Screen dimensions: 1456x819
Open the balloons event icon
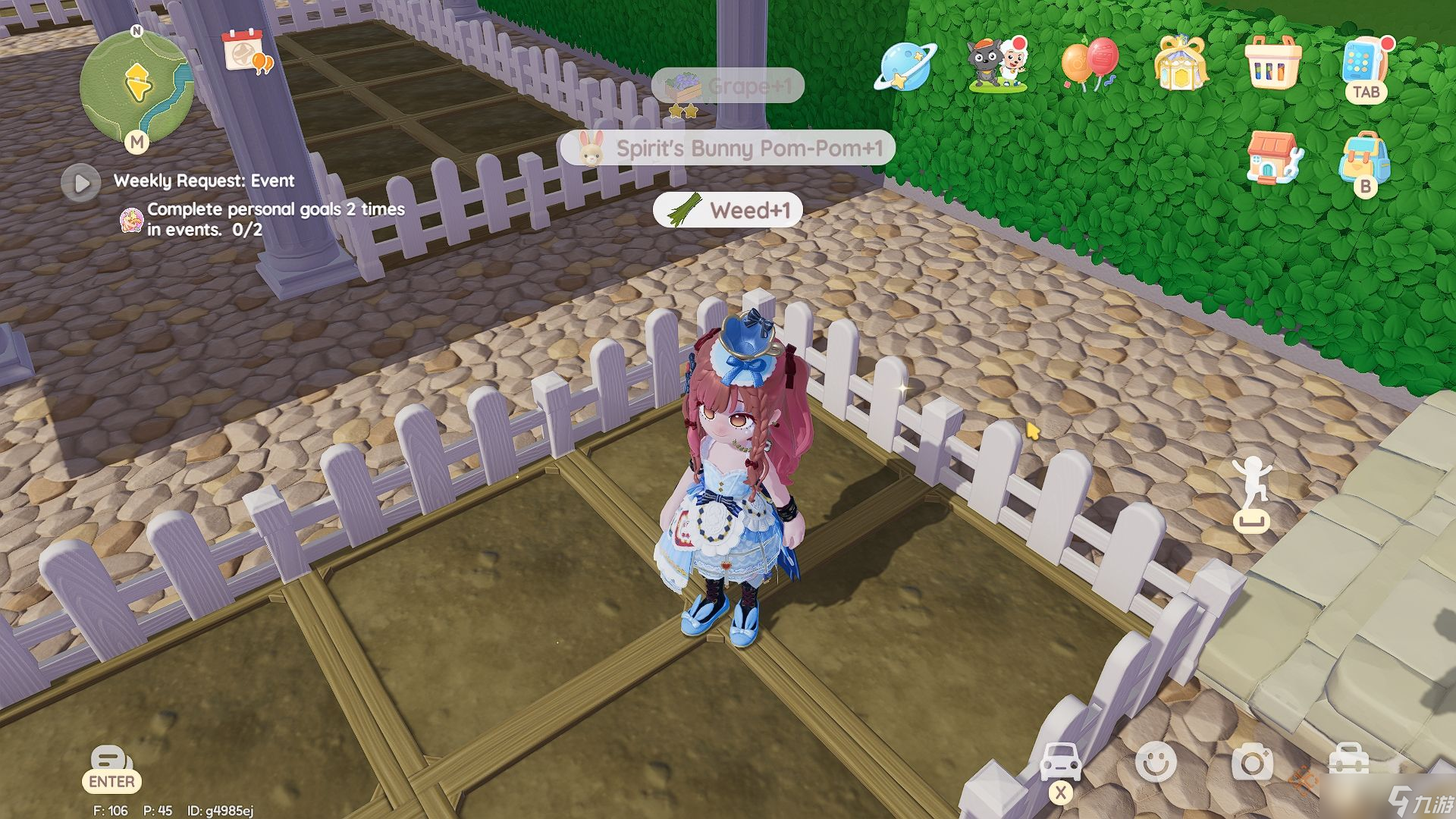click(x=1090, y=64)
